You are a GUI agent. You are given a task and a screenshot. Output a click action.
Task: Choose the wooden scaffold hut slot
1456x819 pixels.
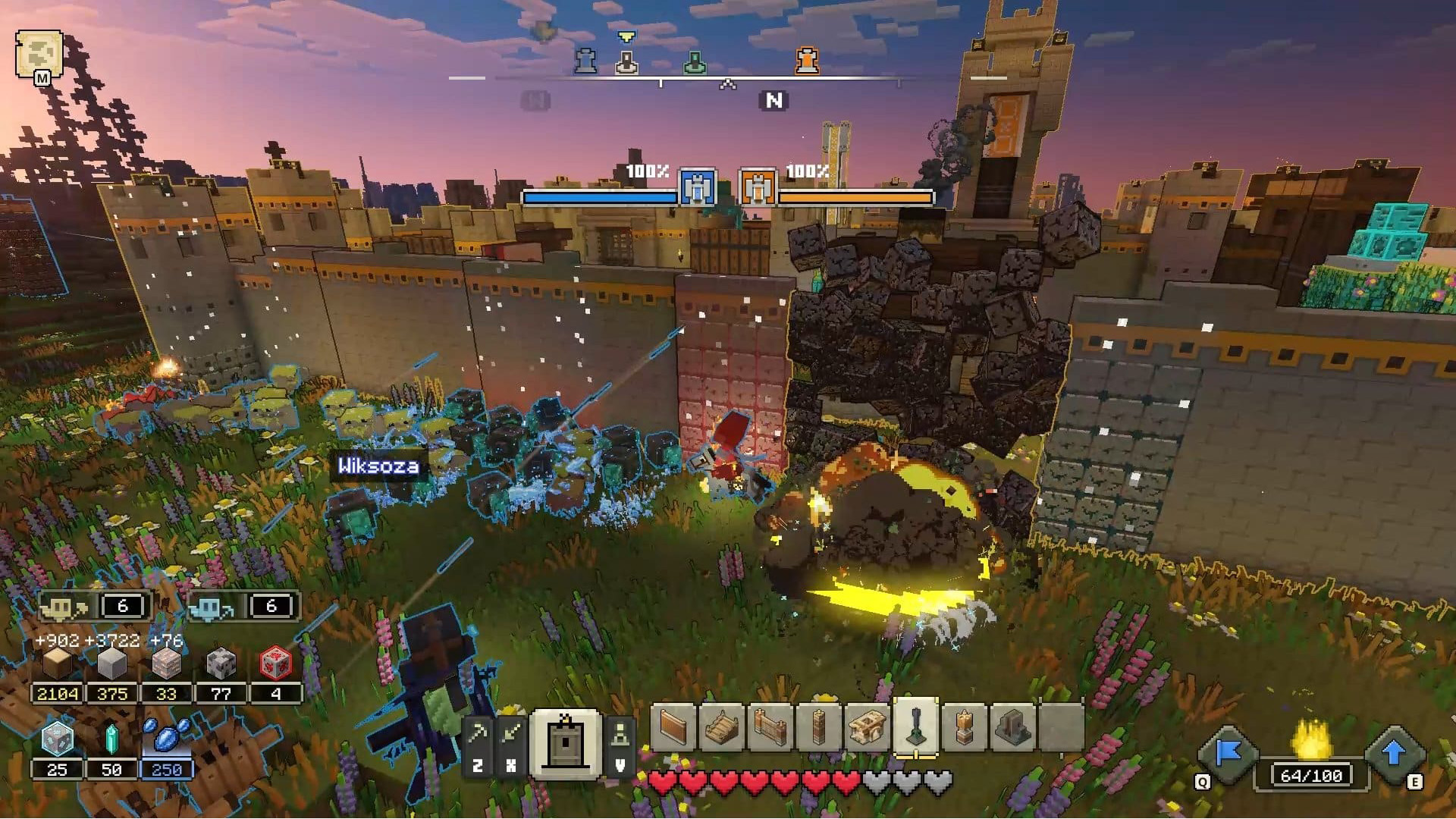(x=868, y=727)
